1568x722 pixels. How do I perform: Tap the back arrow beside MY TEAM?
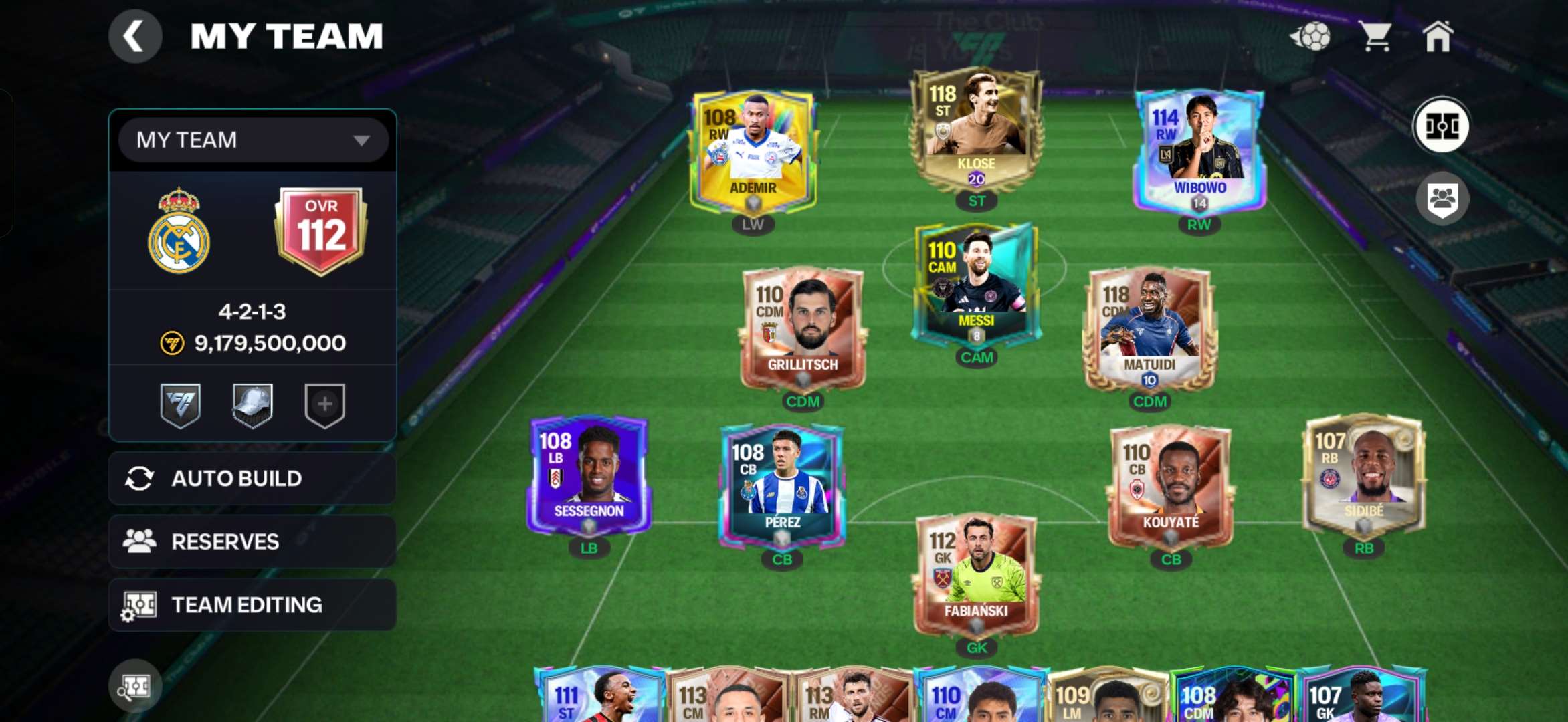(x=136, y=35)
